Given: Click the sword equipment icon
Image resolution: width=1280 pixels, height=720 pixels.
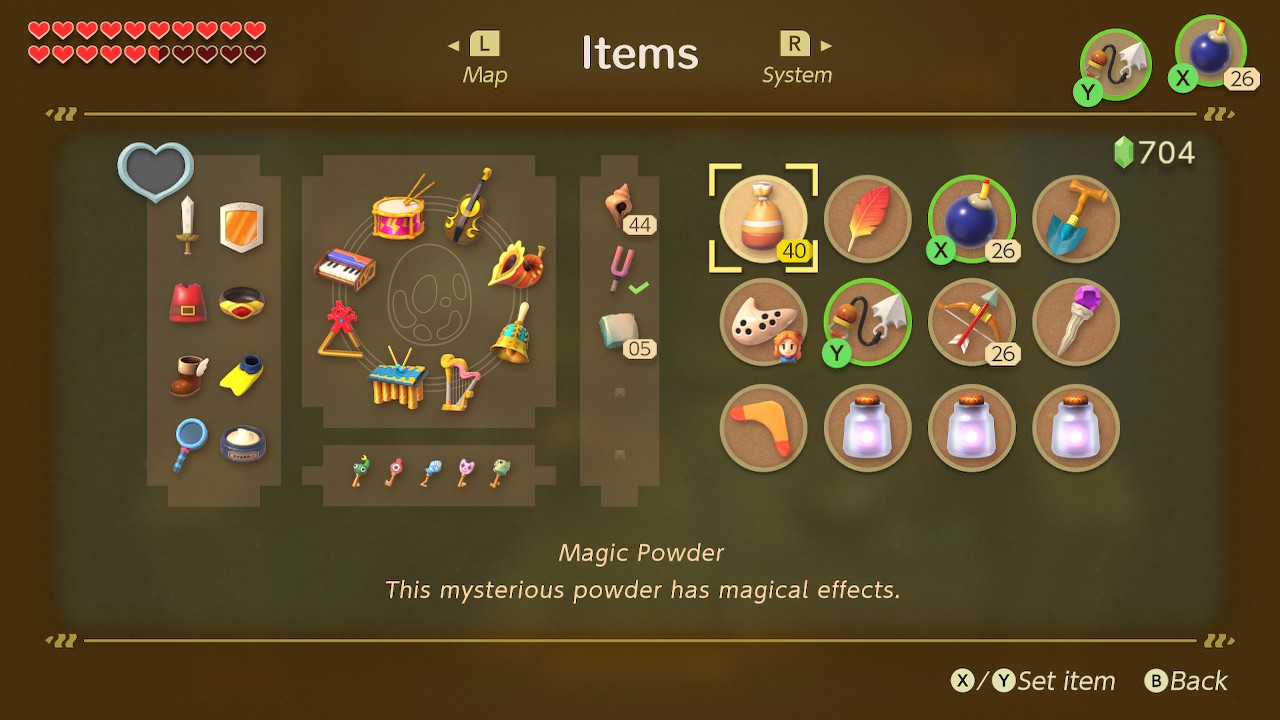Looking at the screenshot, I should tap(187, 226).
